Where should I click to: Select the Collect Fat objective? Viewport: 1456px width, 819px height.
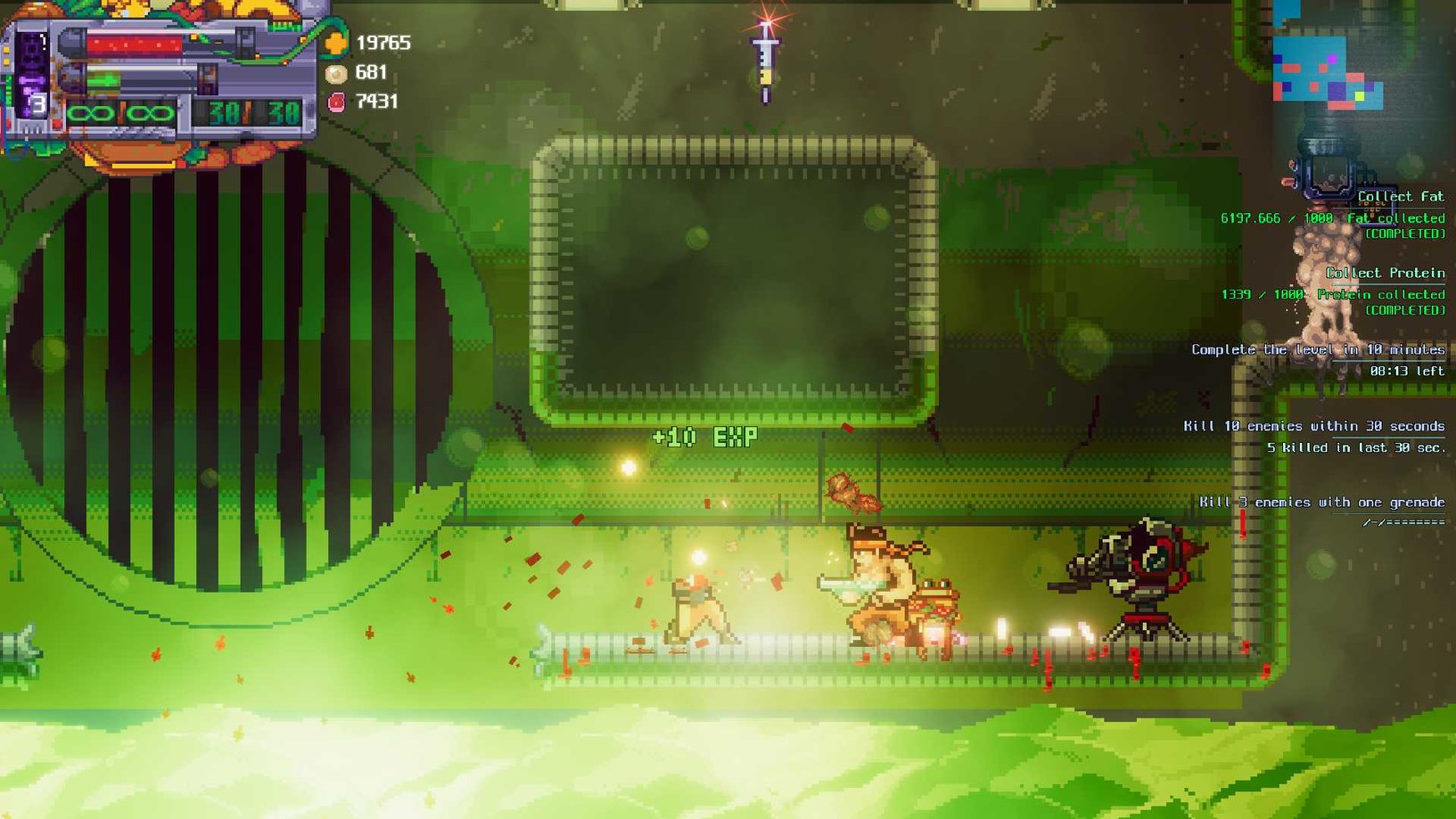point(1400,197)
